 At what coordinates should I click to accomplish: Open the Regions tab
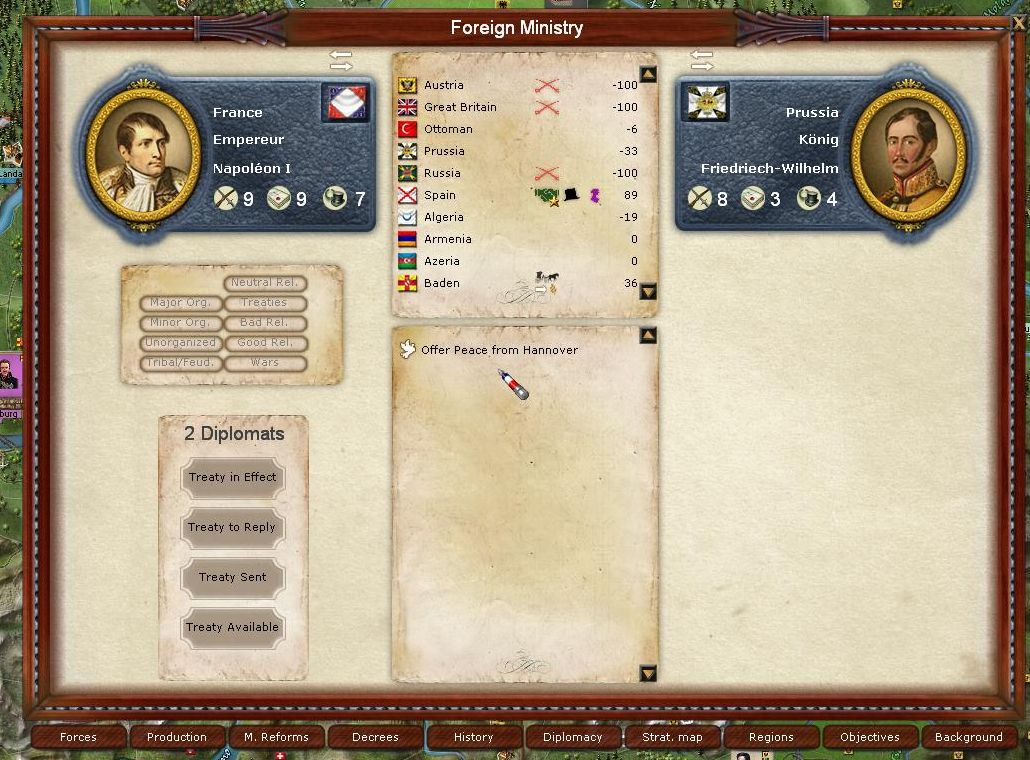point(771,737)
